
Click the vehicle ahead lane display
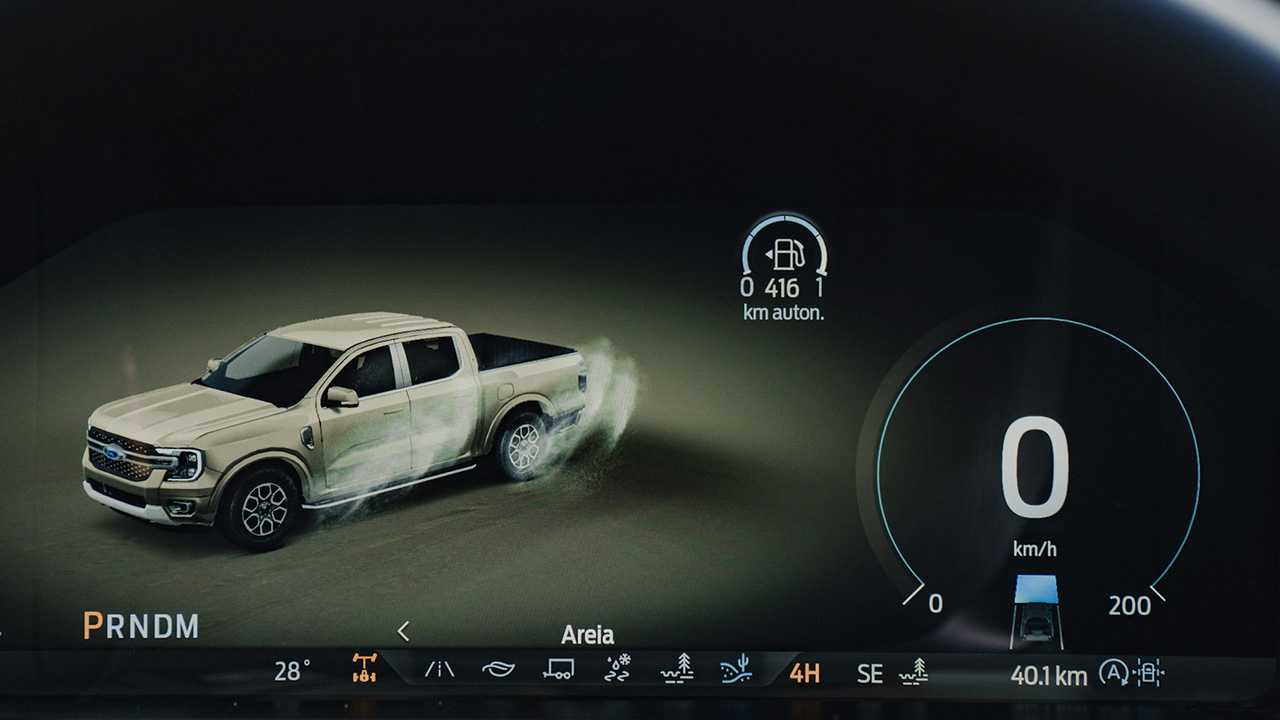tap(1036, 611)
